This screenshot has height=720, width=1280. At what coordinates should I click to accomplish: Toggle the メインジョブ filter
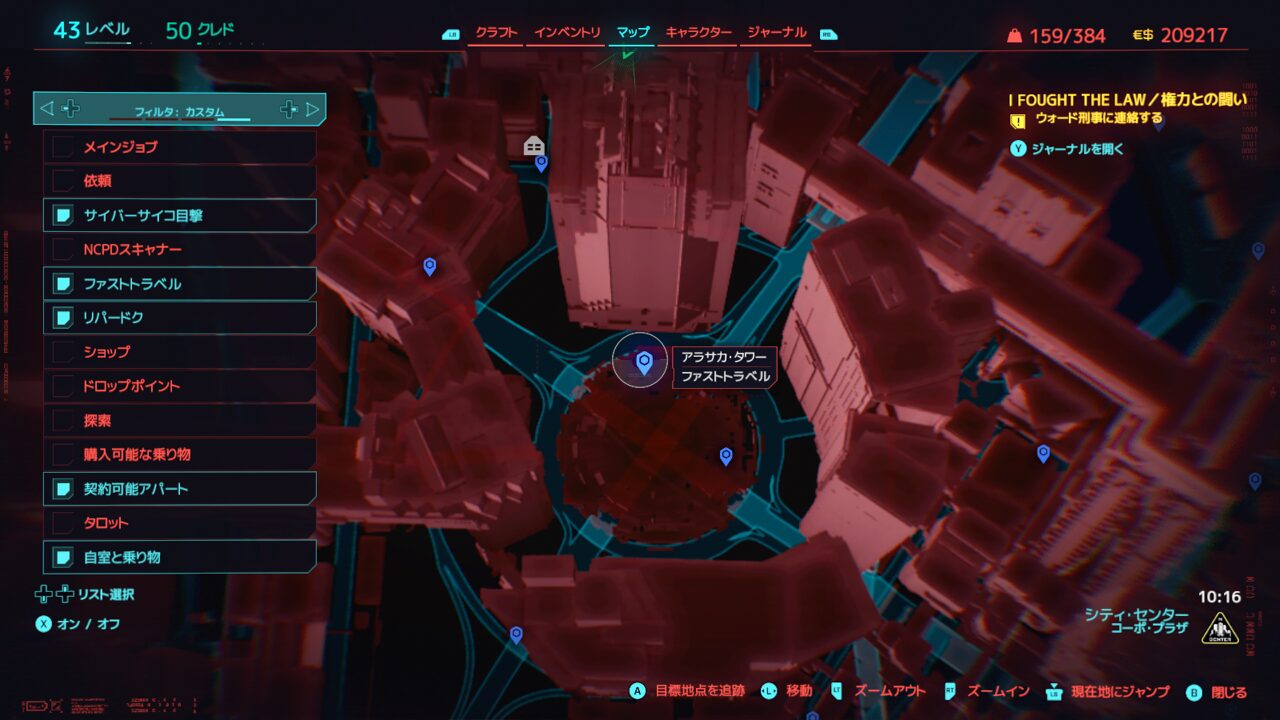(x=180, y=147)
